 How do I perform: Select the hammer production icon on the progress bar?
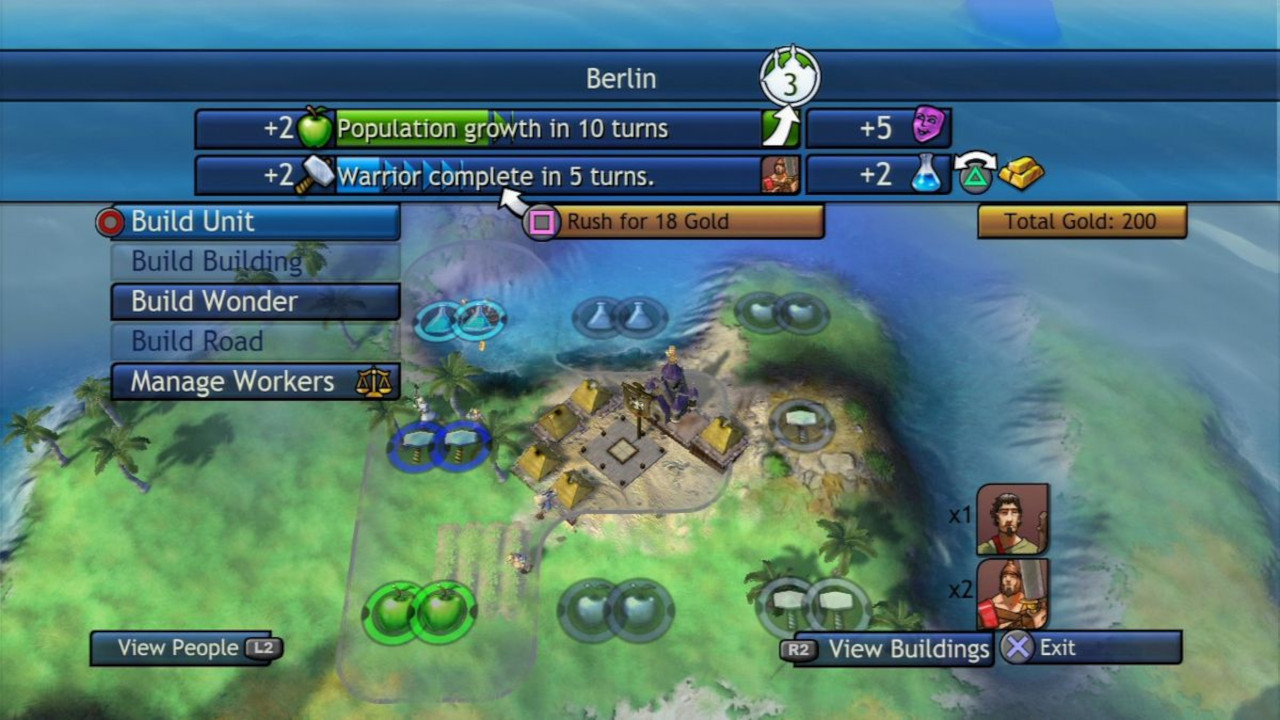click(317, 175)
